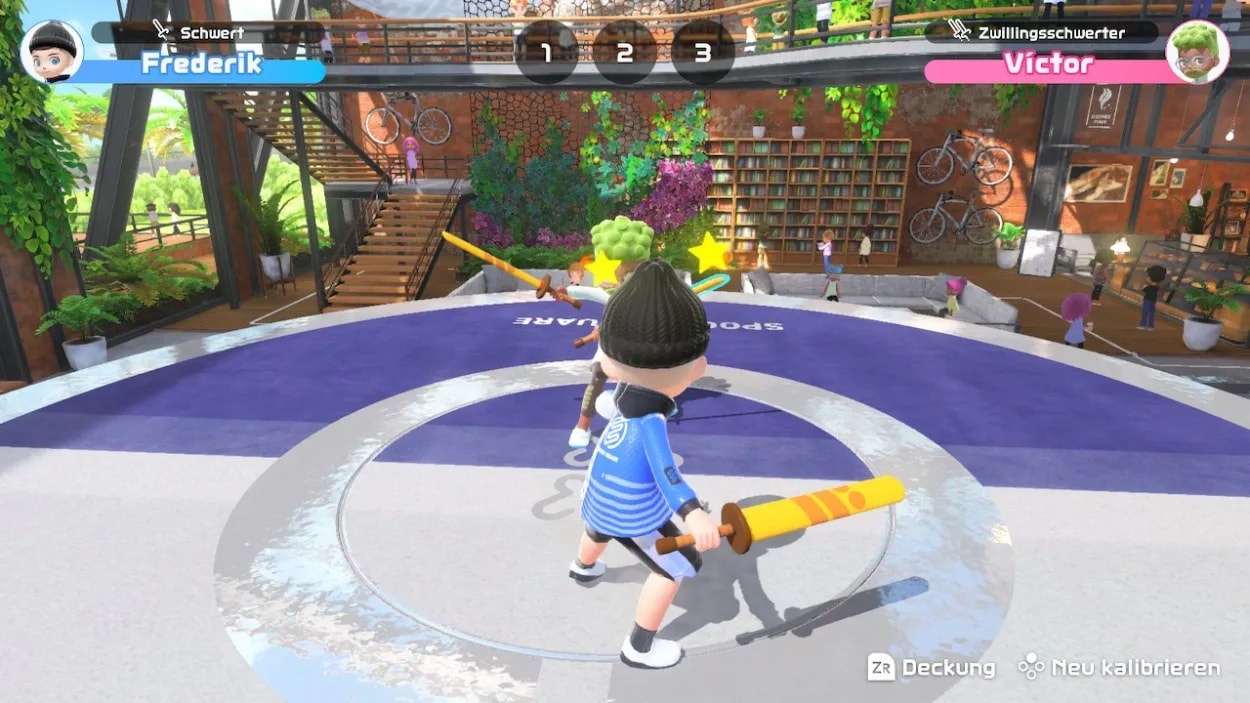Select Frederik's player avatar portrait
1250x703 pixels.
(51, 51)
